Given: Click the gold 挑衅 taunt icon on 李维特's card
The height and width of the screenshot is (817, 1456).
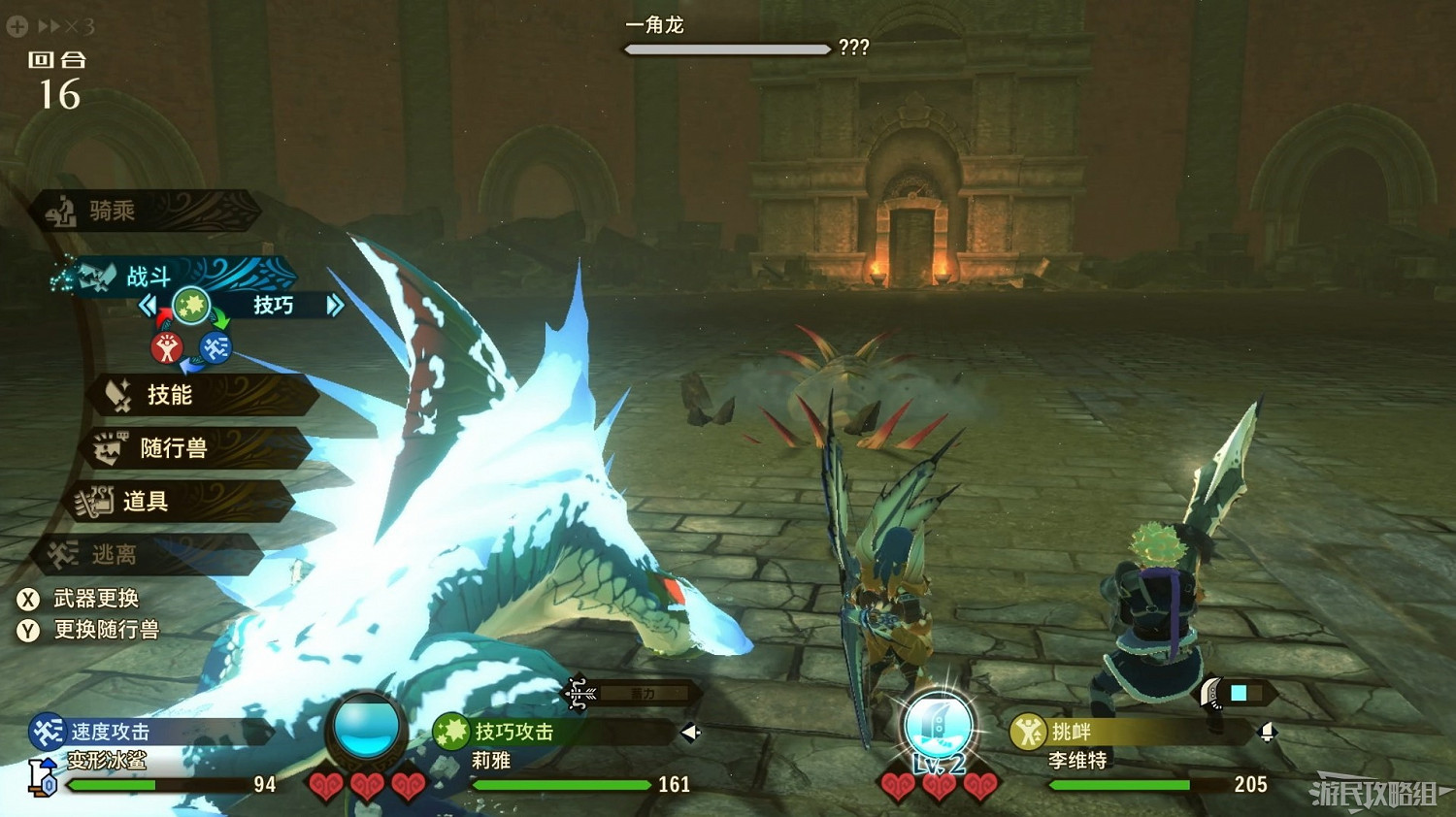Looking at the screenshot, I should (x=1027, y=733).
